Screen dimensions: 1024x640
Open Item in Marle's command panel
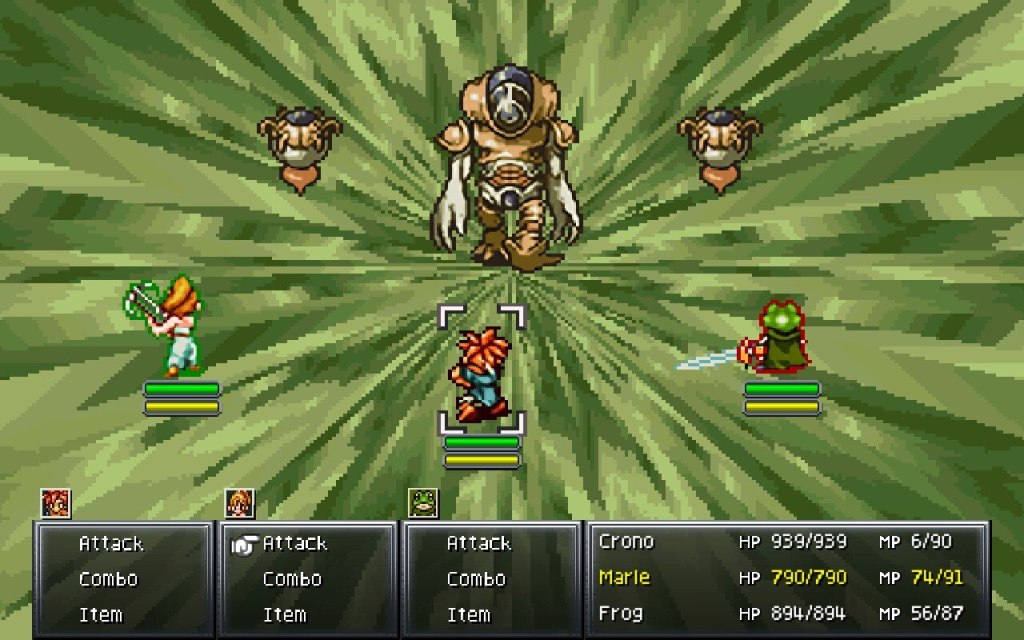coord(284,615)
